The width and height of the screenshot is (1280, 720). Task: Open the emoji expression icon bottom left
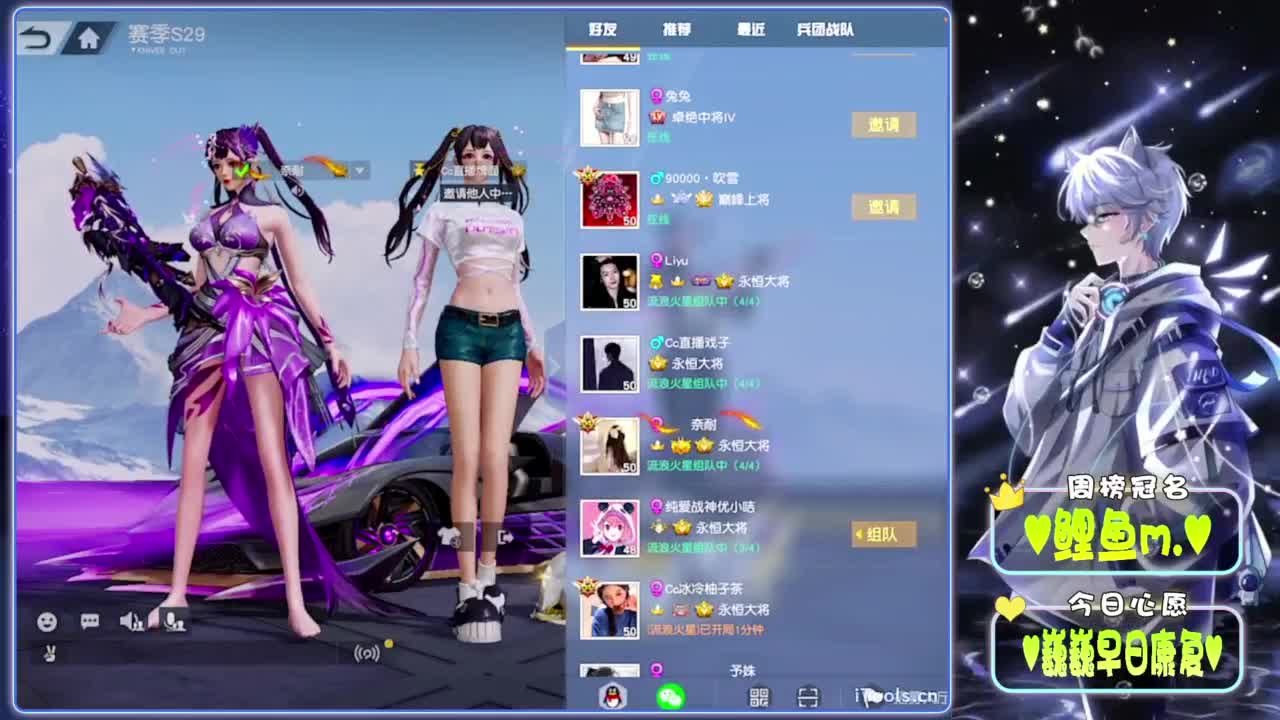coord(47,622)
